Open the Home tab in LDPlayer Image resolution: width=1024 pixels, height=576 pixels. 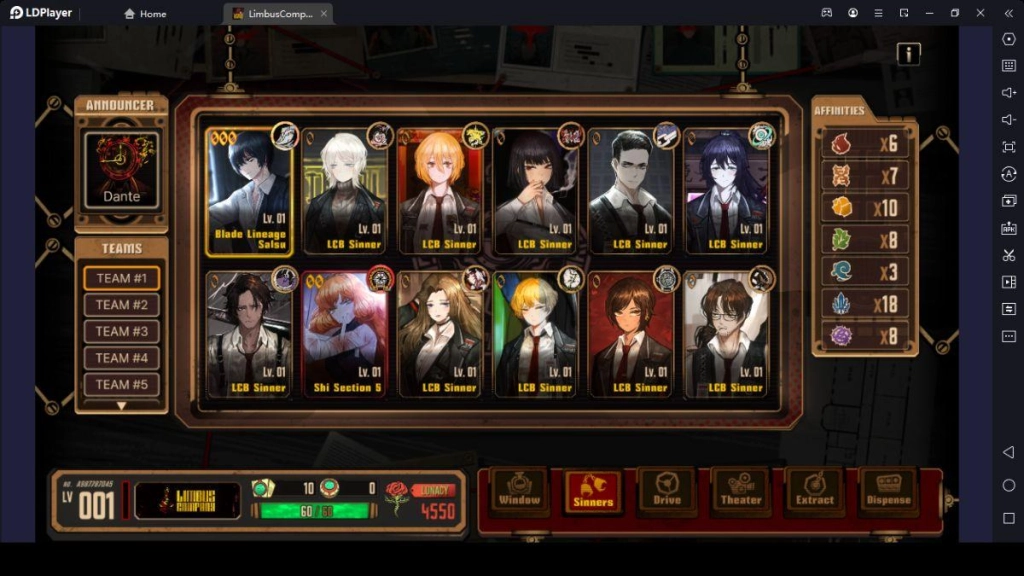[144, 13]
